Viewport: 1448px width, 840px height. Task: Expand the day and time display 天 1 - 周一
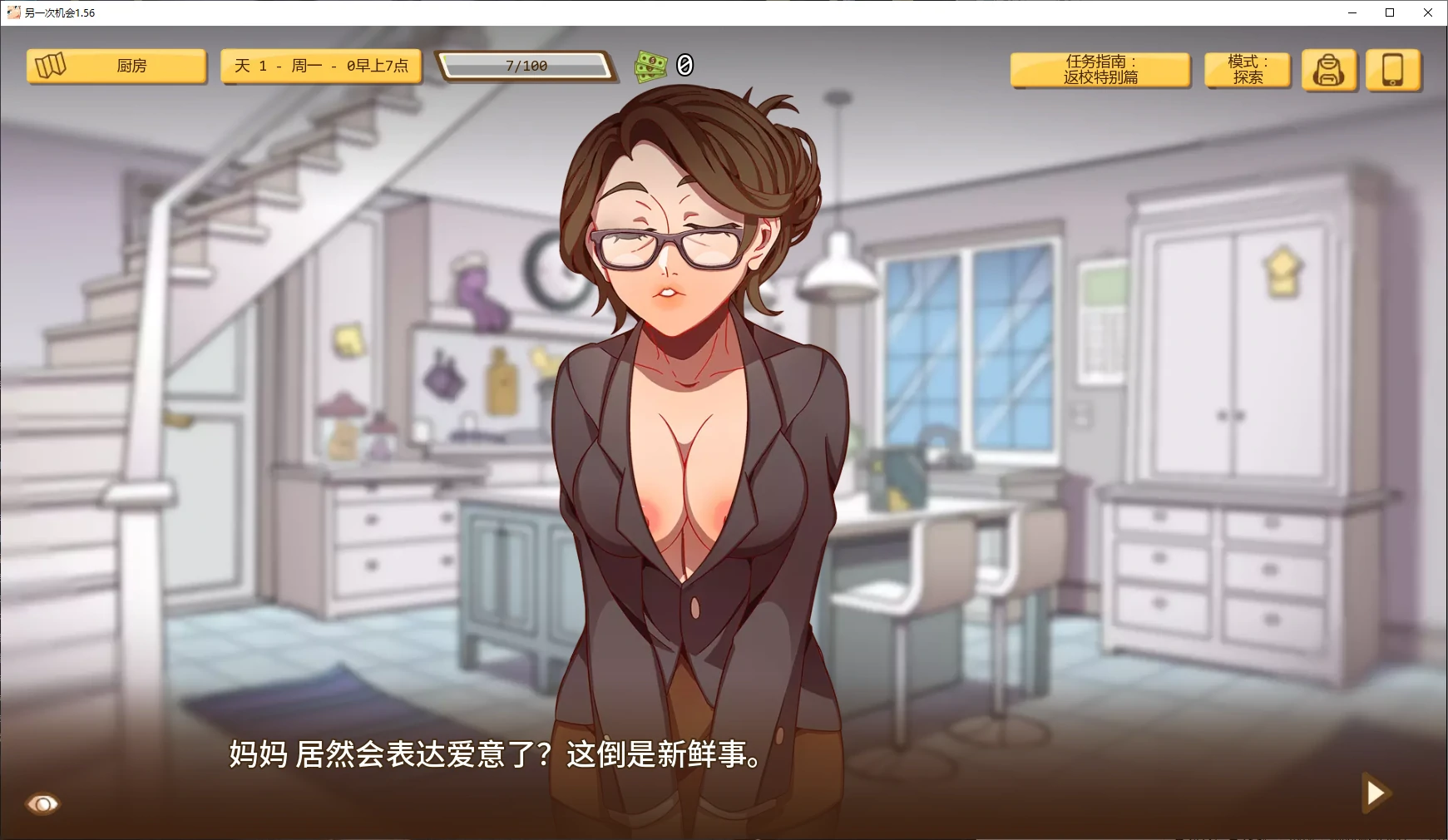pos(321,66)
